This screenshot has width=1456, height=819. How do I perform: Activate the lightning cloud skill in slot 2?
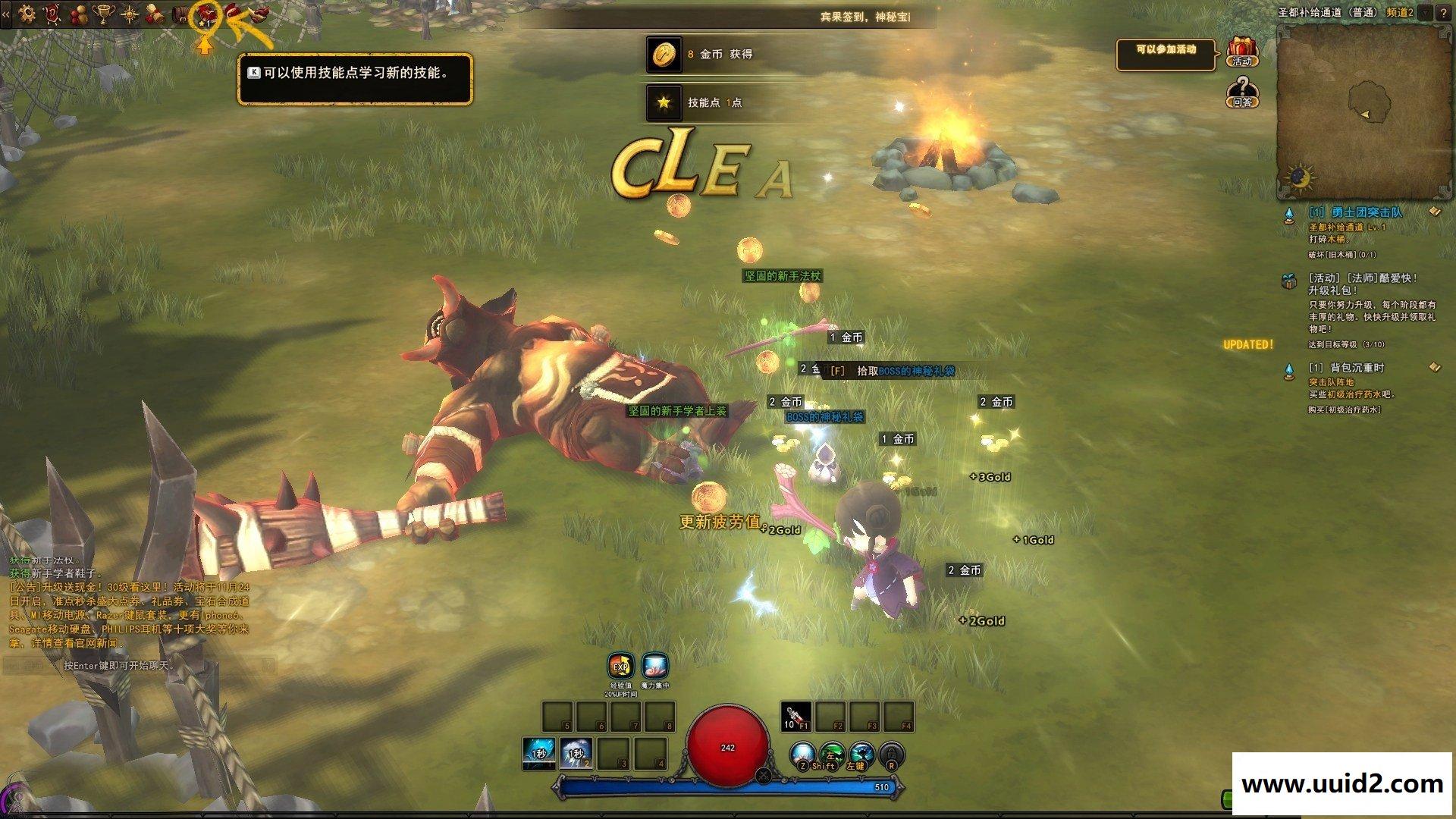tap(576, 754)
